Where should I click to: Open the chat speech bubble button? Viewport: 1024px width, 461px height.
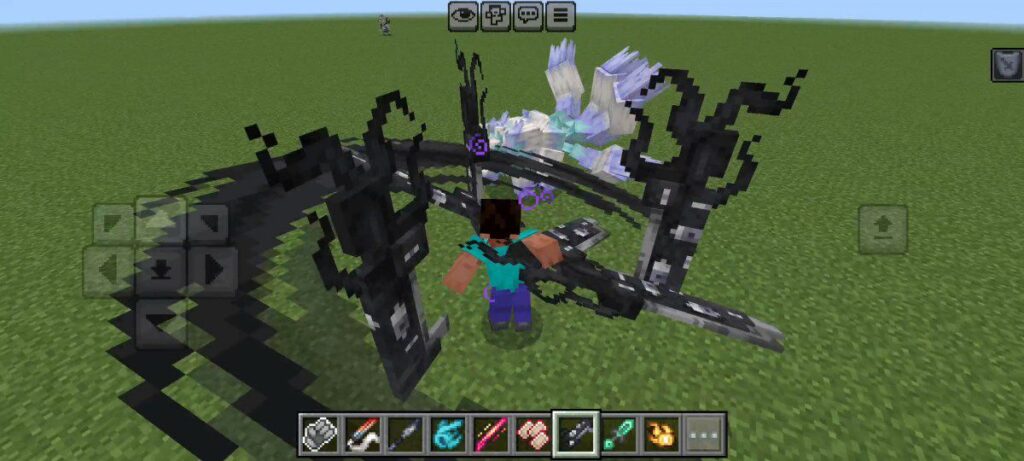[x=528, y=15]
